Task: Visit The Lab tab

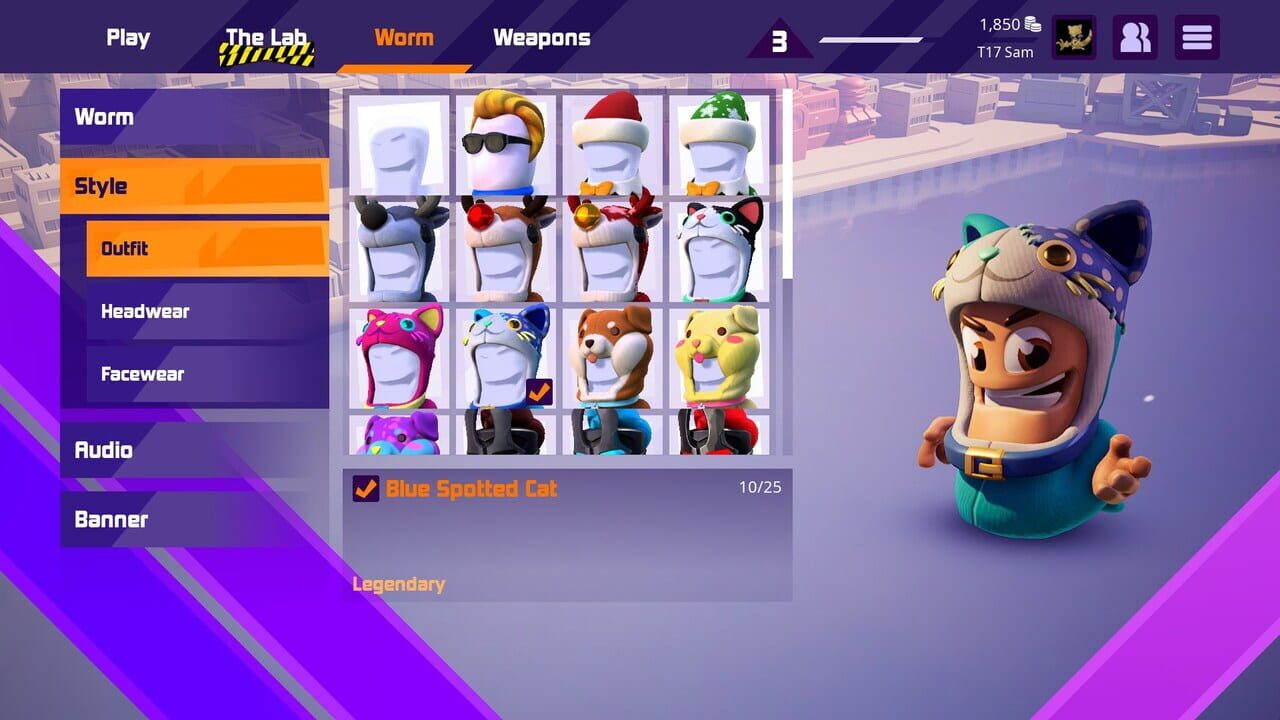Action: [265, 37]
